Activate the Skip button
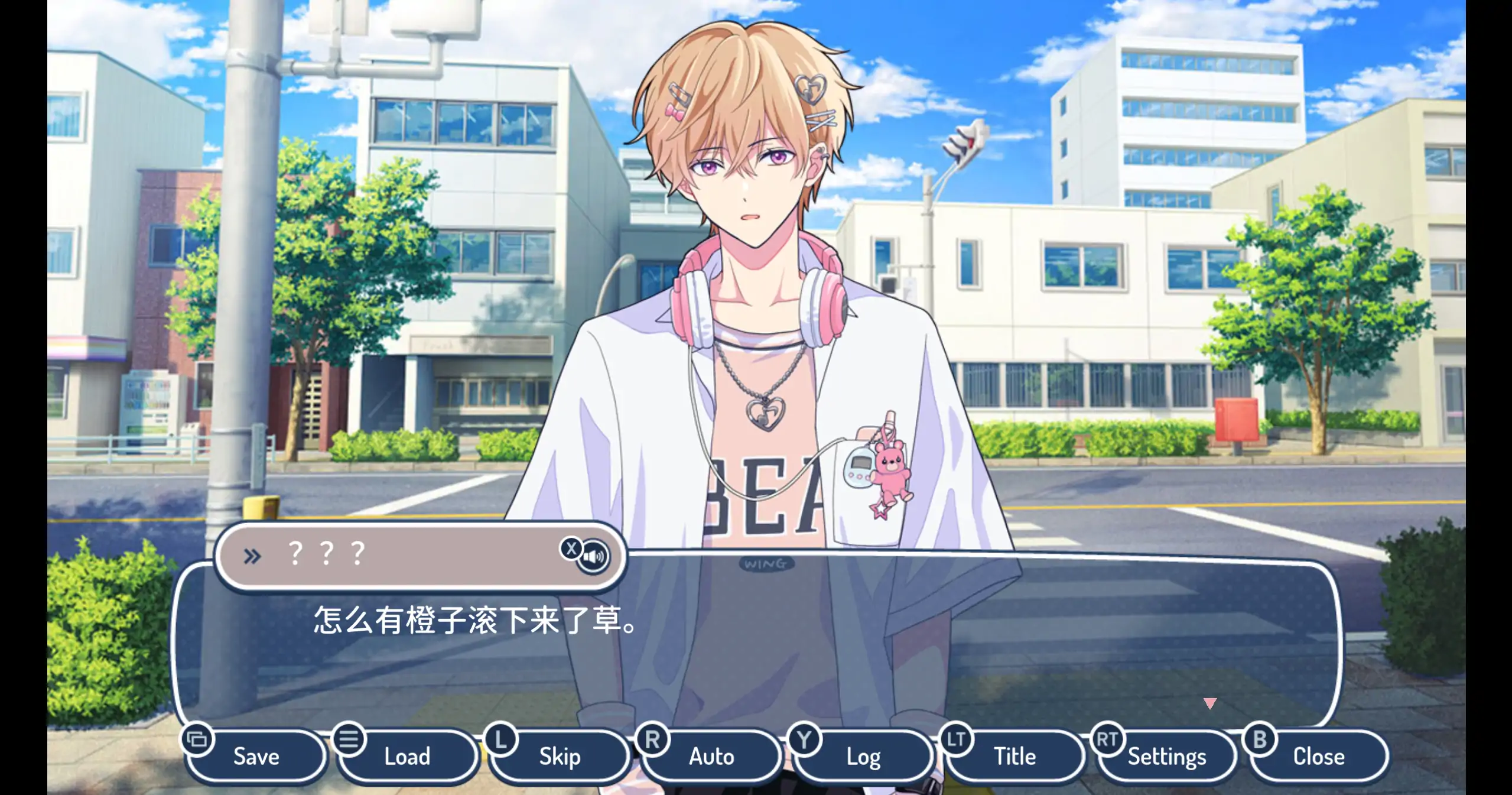The height and width of the screenshot is (795, 1512). [x=560, y=756]
